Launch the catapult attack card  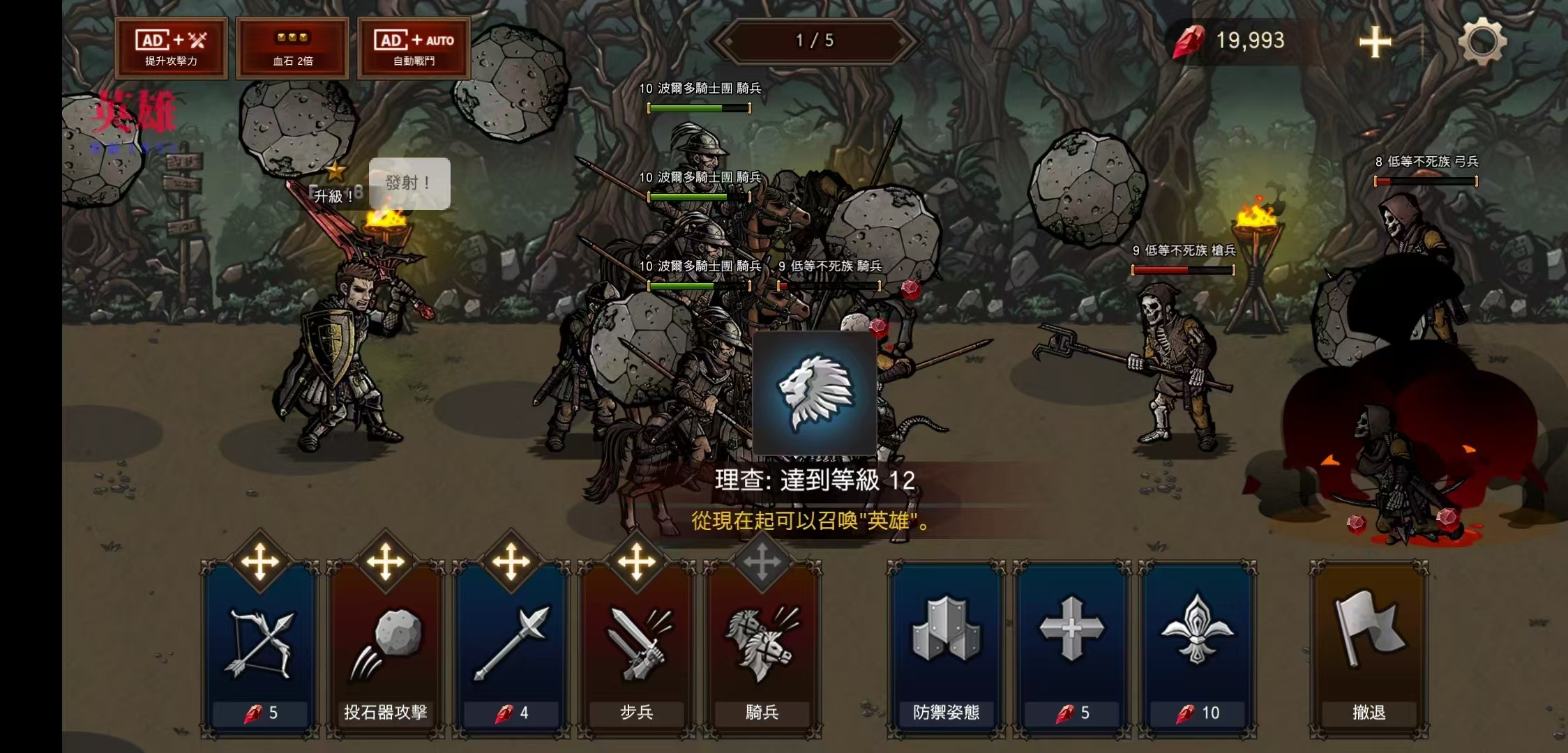point(385,648)
